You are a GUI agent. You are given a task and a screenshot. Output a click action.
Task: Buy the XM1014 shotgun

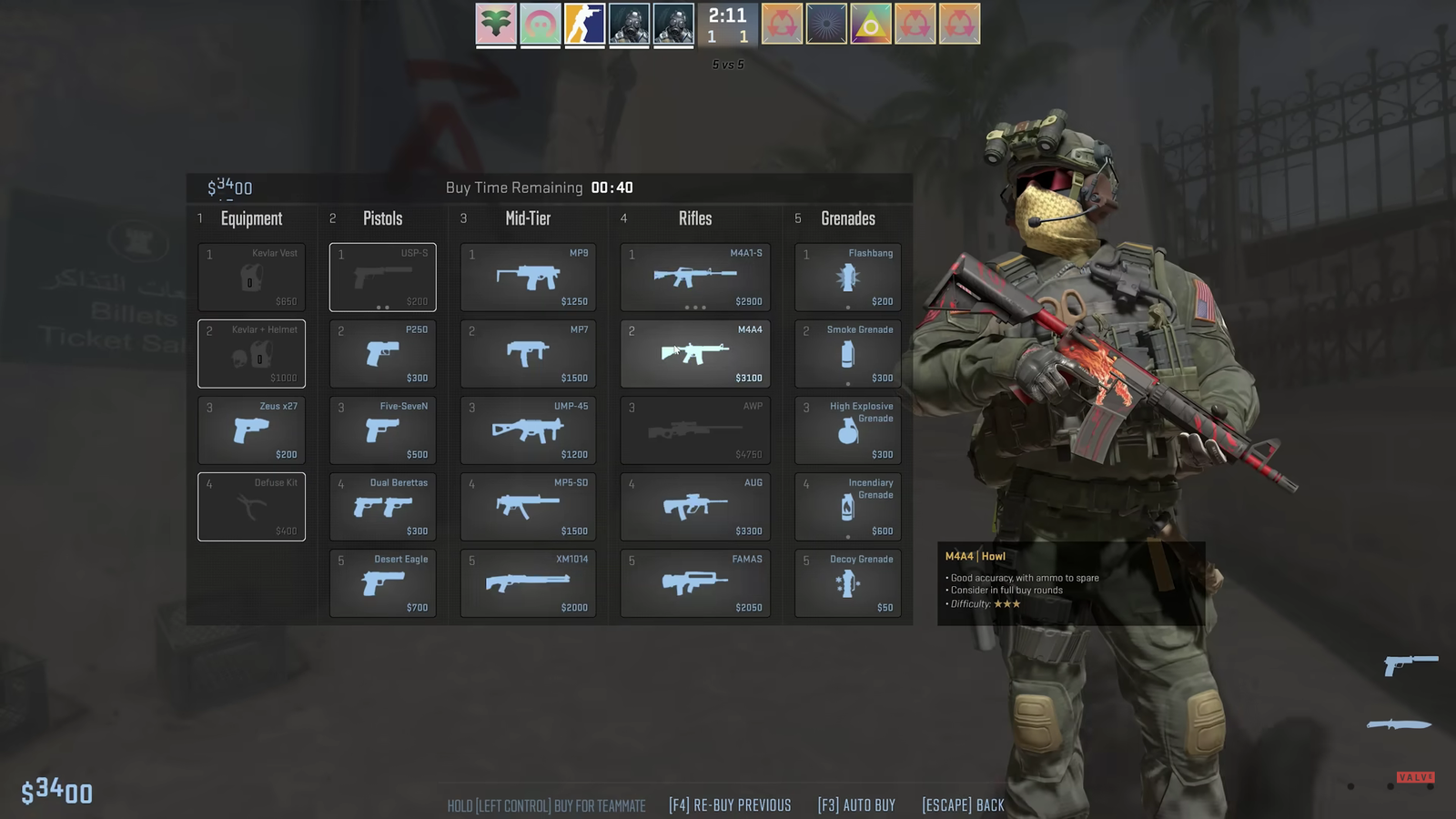pos(528,582)
